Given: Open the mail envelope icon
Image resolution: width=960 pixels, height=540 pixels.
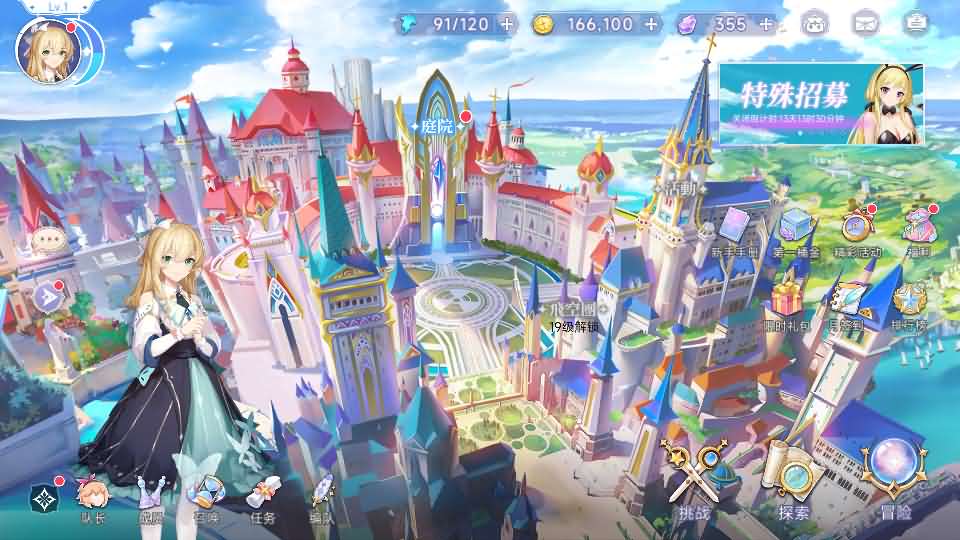Looking at the screenshot, I should point(865,23).
